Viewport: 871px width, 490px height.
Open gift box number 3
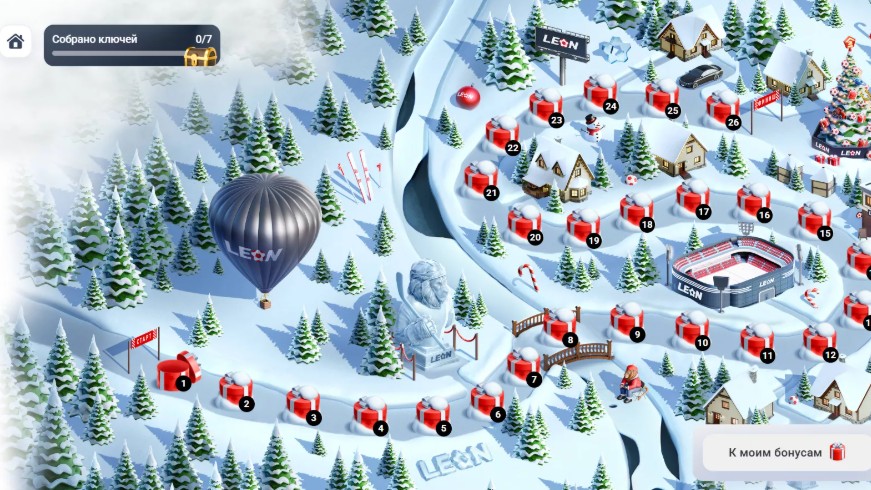coord(303,402)
